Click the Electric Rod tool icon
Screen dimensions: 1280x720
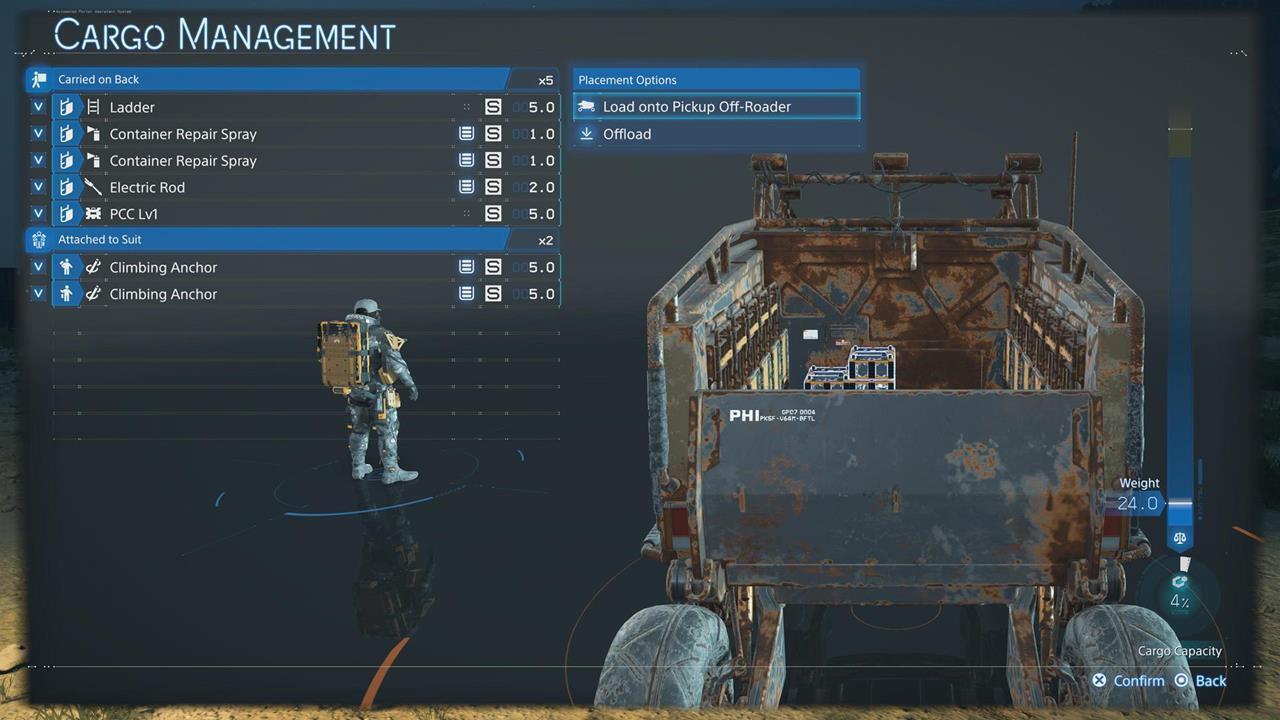coord(92,187)
